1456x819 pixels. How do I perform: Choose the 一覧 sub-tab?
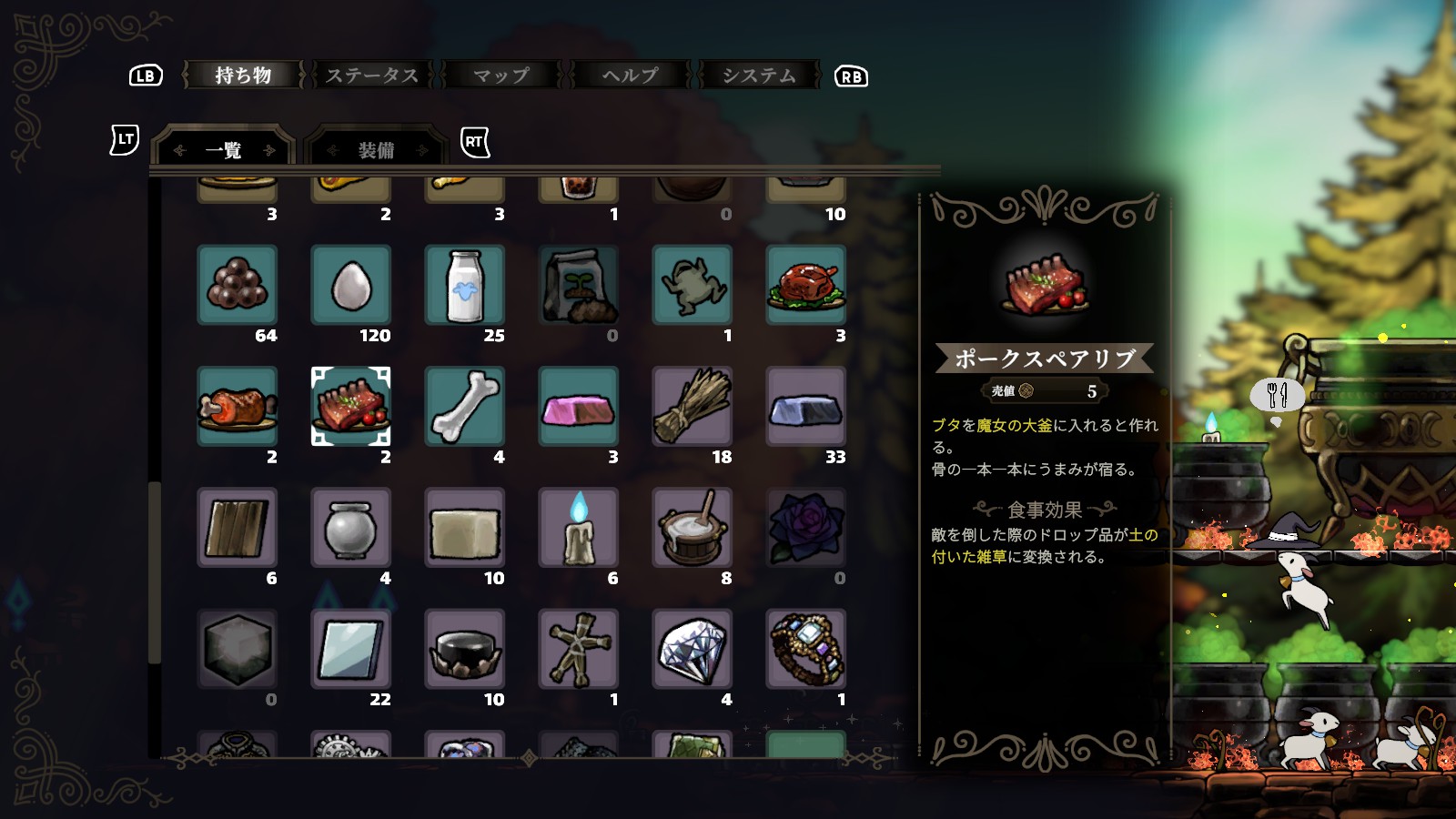[224, 150]
